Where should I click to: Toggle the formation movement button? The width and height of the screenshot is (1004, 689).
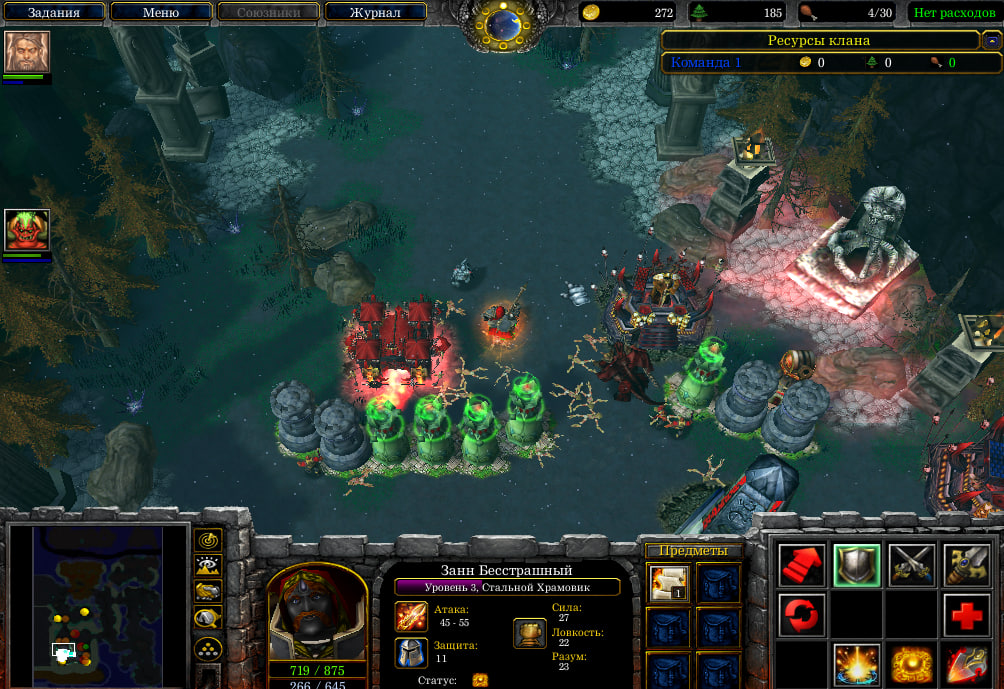pyautogui.click(x=208, y=647)
